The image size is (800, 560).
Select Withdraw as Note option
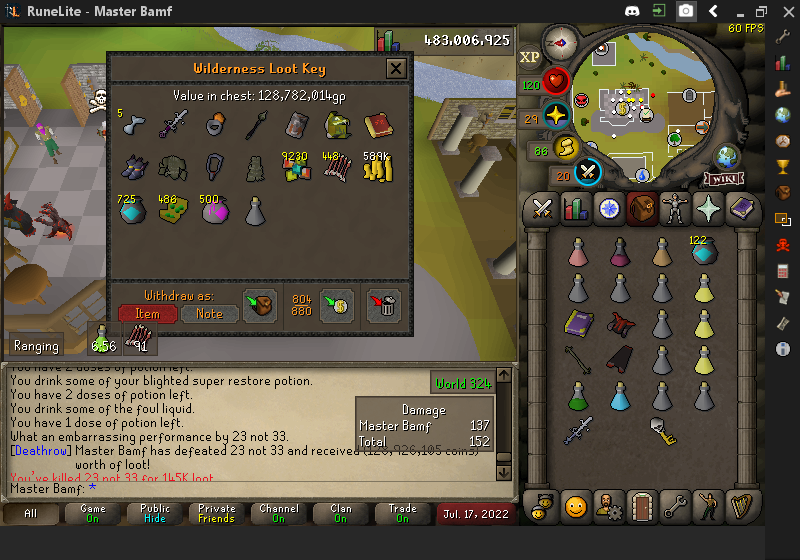(210, 313)
